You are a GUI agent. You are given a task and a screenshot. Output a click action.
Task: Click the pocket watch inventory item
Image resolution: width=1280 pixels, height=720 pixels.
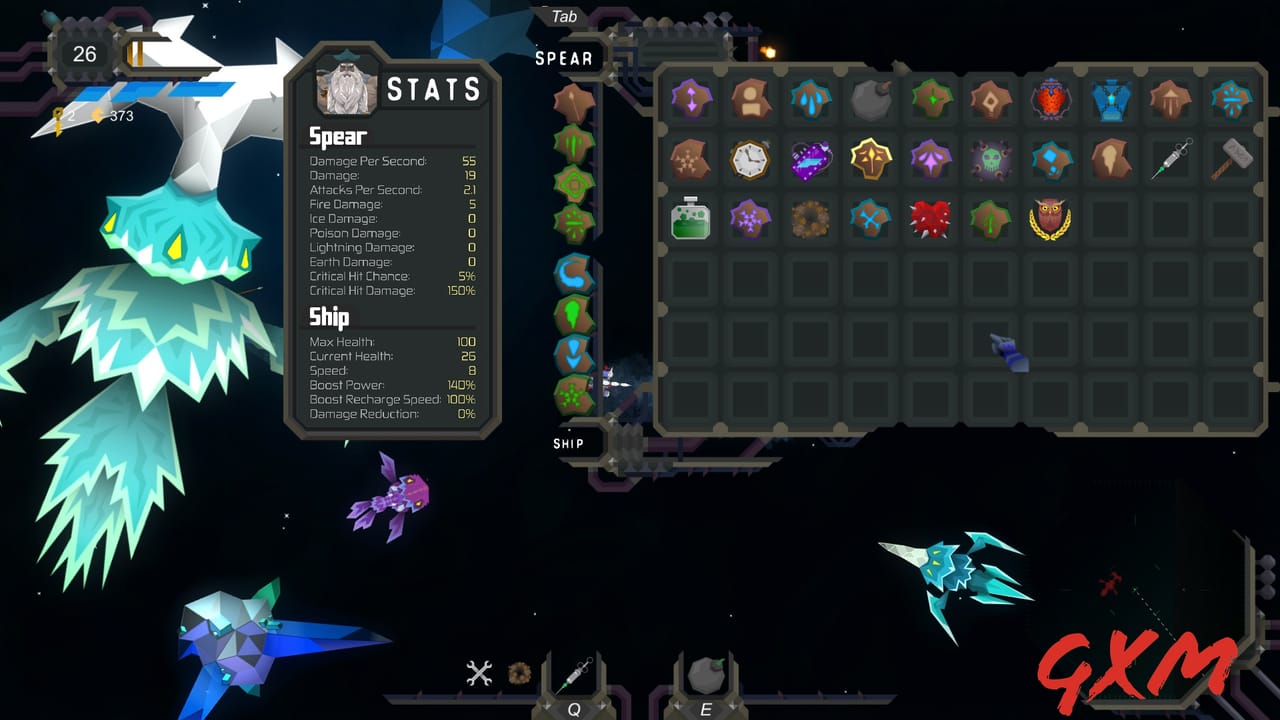click(750, 159)
